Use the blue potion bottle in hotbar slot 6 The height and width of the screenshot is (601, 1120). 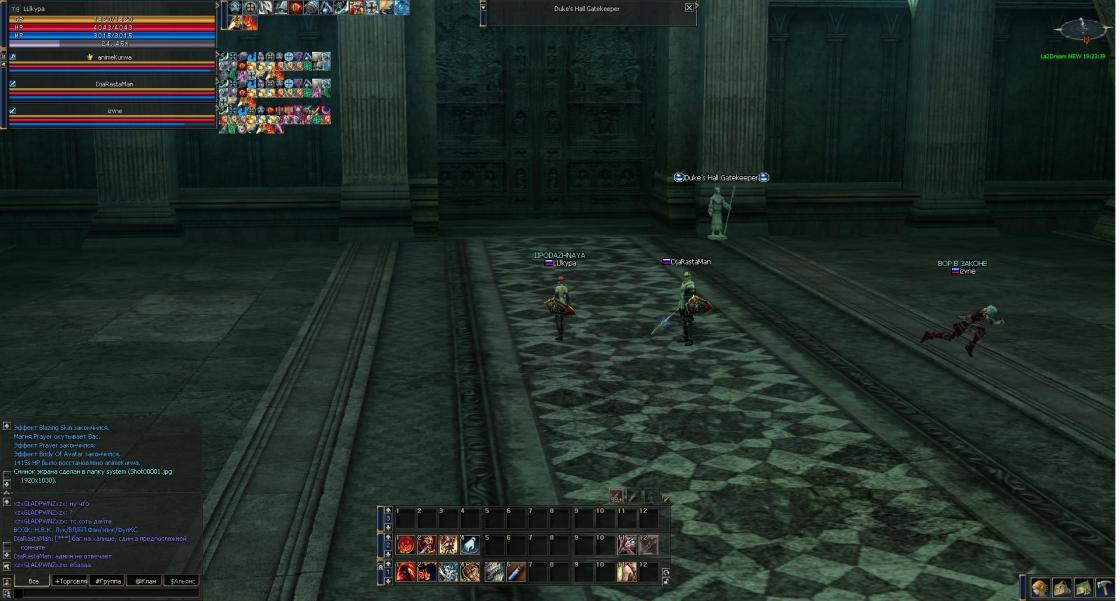coord(515,572)
